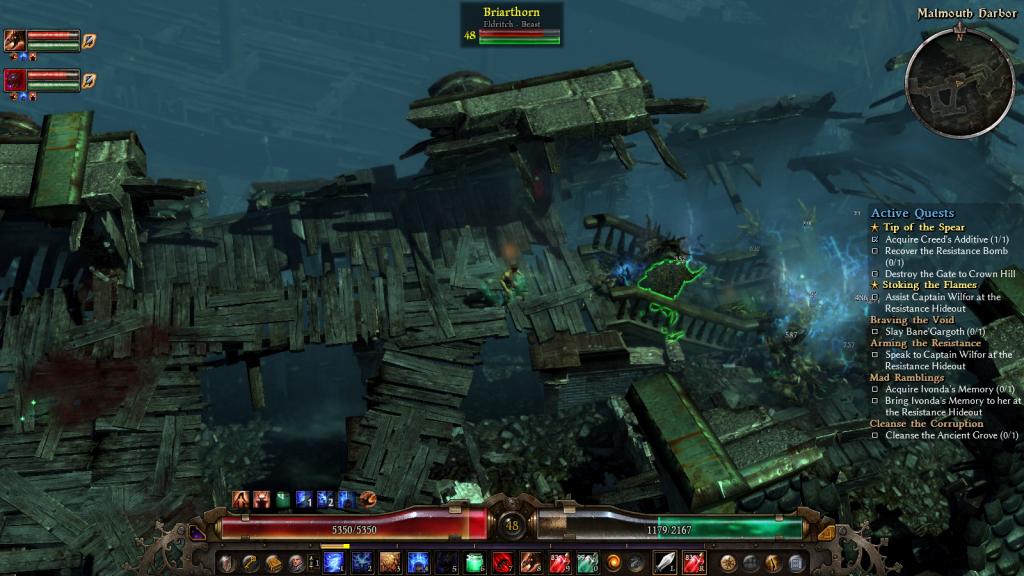Select the red-background pet portrait
The height and width of the screenshot is (576, 1024).
click(15, 80)
